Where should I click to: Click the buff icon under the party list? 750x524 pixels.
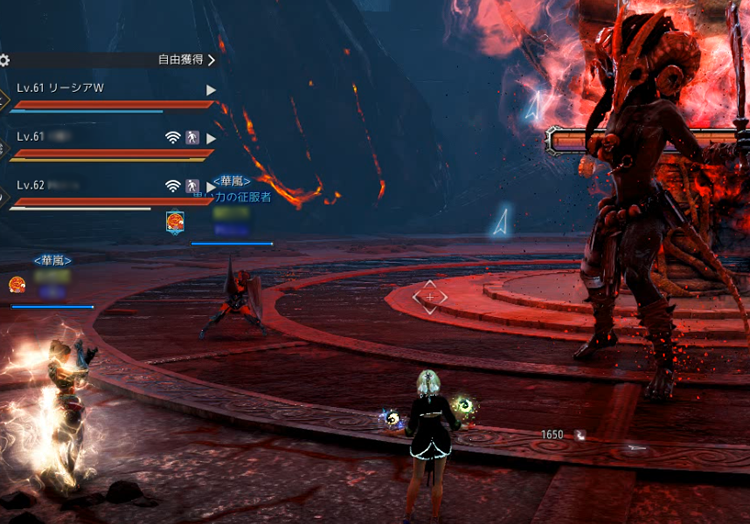click(174, 221)
